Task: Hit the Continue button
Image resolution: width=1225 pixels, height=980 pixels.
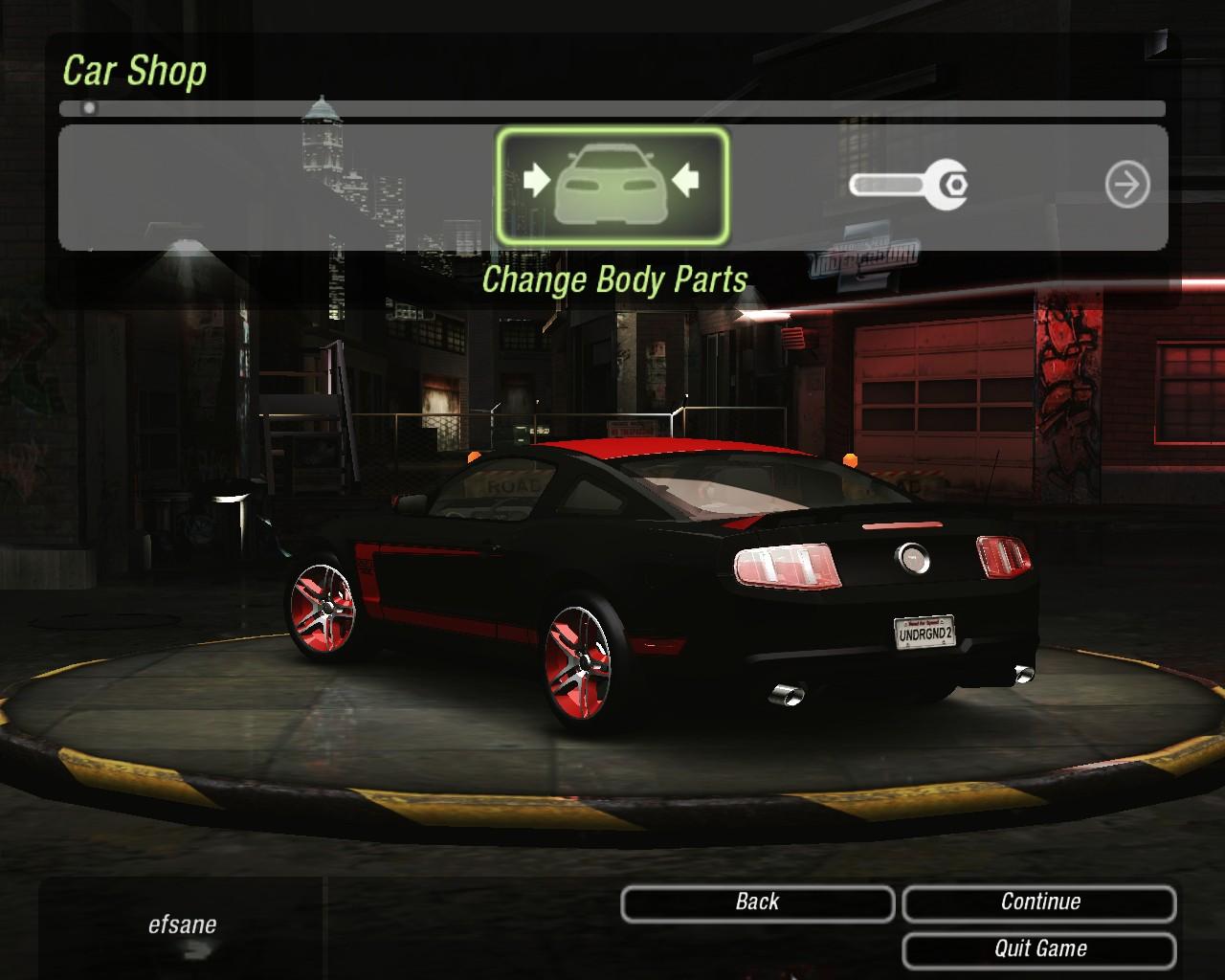Action: coord(1039,902)
